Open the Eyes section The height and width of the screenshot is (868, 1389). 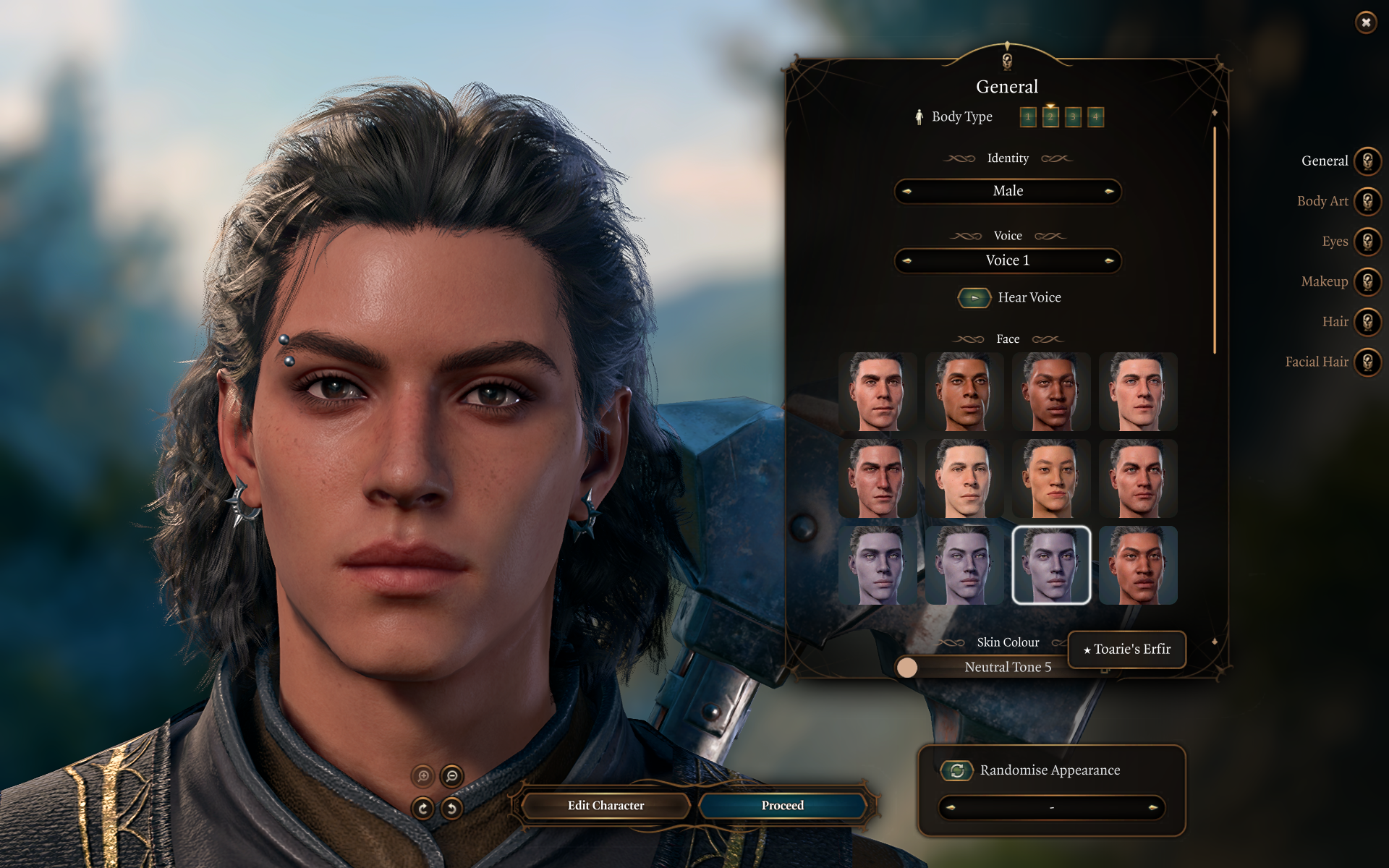(x=1367, y=242)
